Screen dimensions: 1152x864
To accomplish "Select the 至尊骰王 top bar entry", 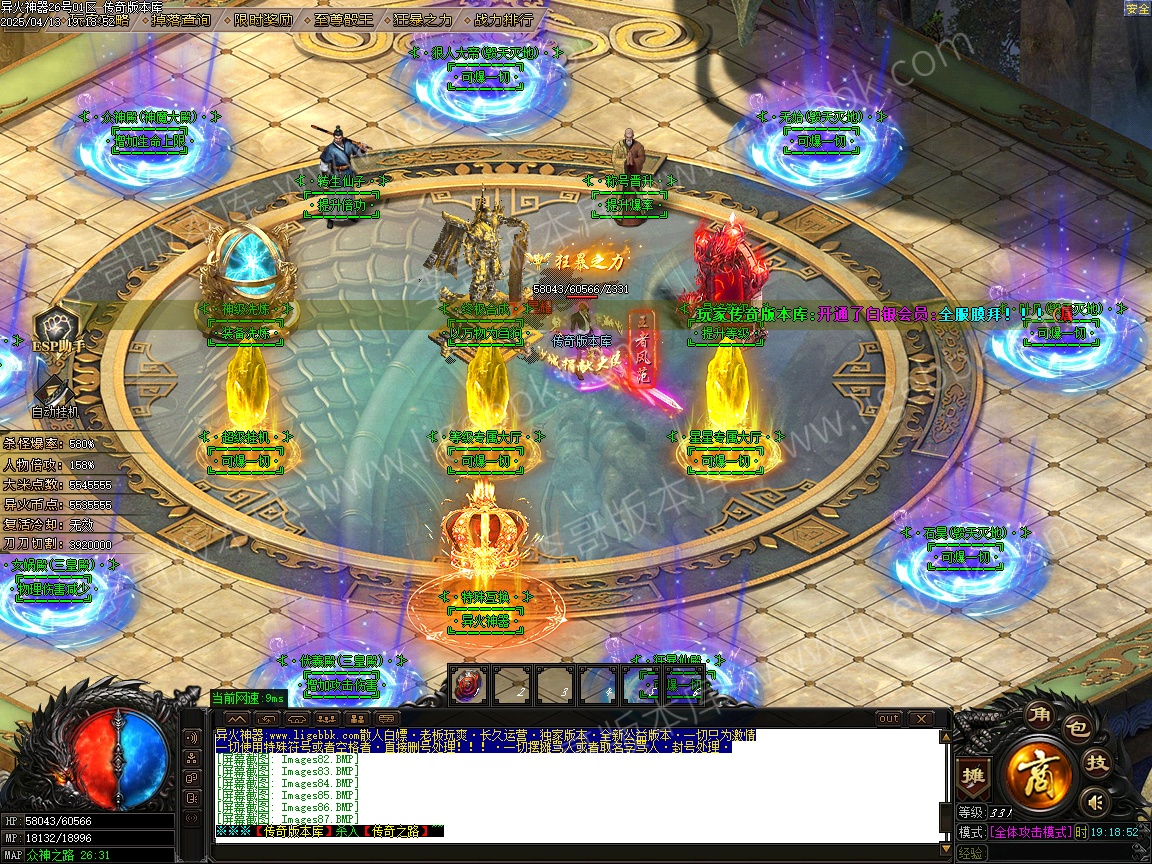I will point(345,19).
